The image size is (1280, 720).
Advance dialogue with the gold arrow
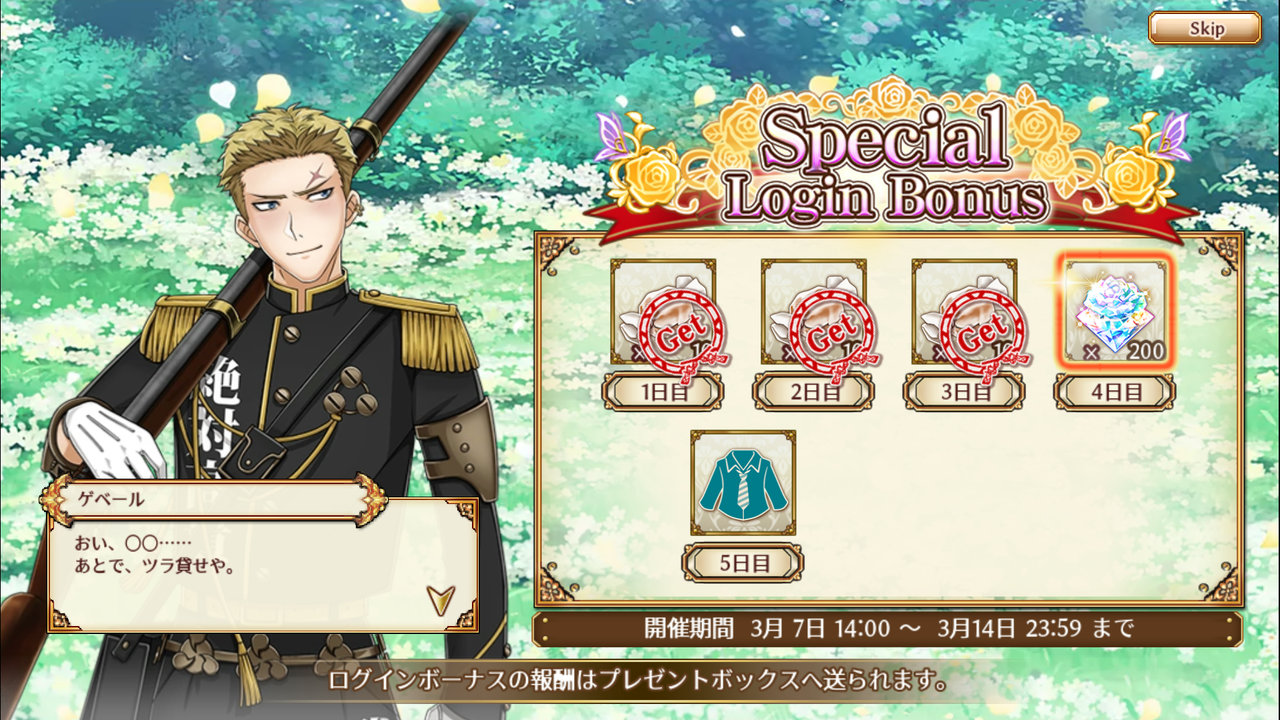(441, 598)
